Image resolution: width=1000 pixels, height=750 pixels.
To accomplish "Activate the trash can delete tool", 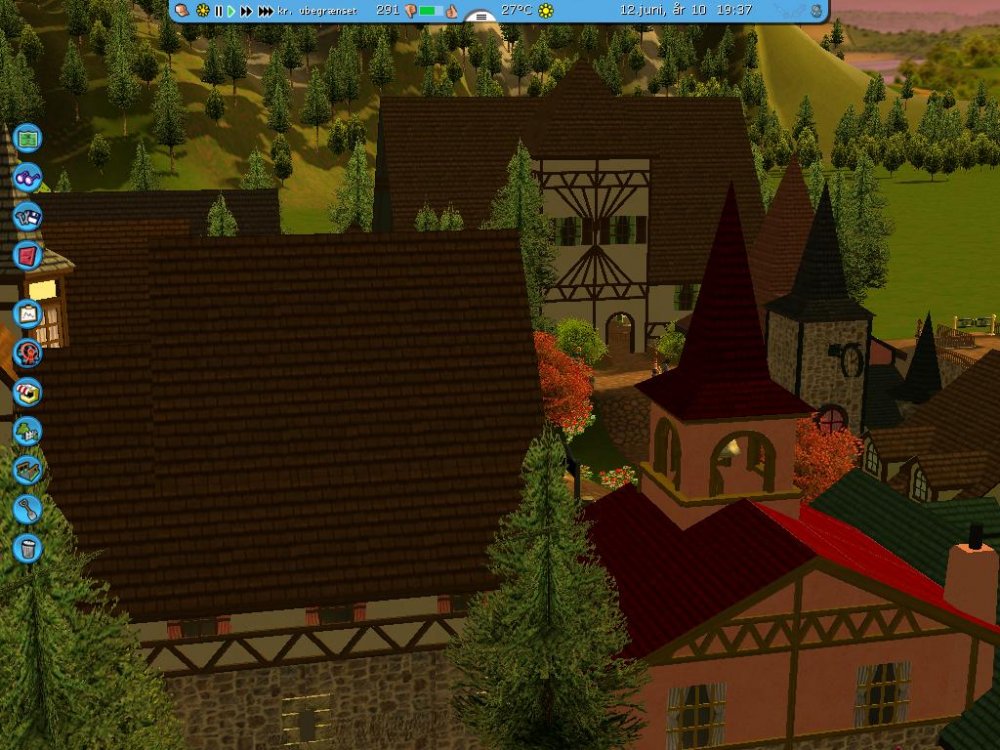I will click(x=27, y=547).
